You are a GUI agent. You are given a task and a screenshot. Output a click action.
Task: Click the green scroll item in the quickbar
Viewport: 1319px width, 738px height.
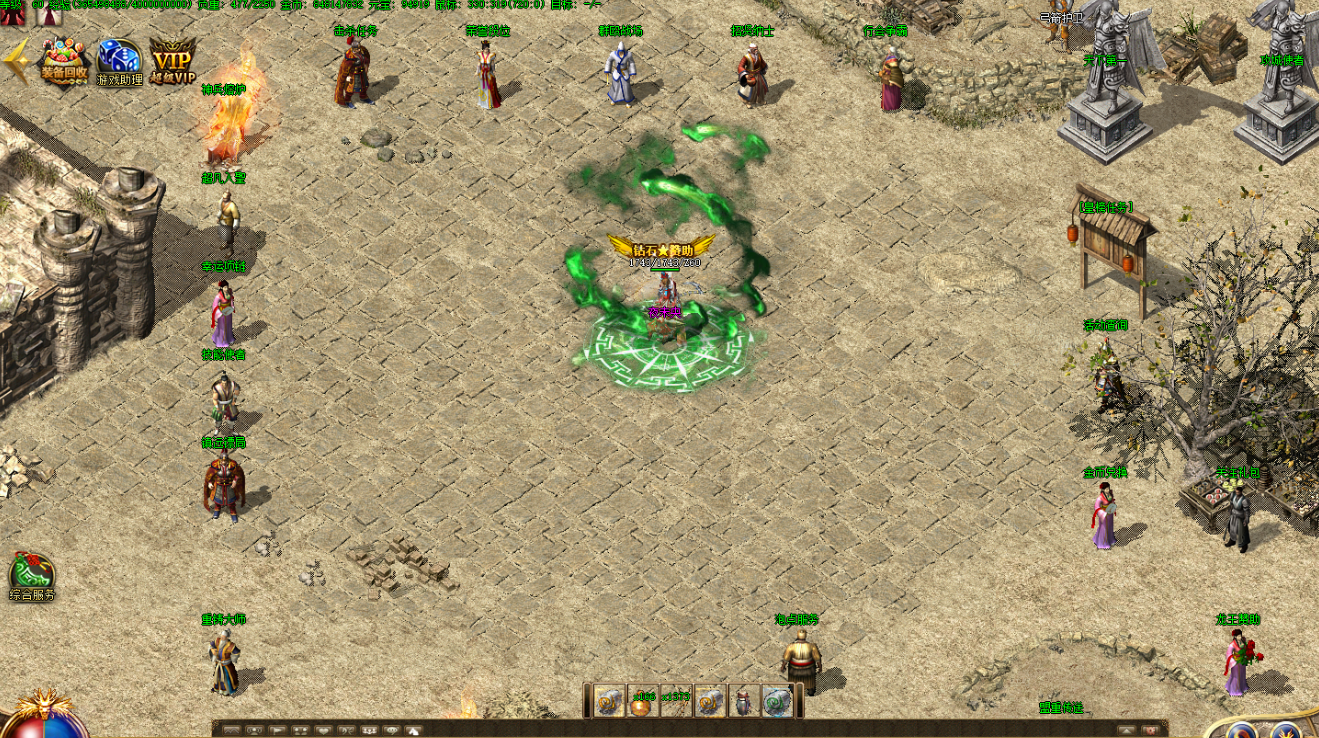[x=775, y=702]
